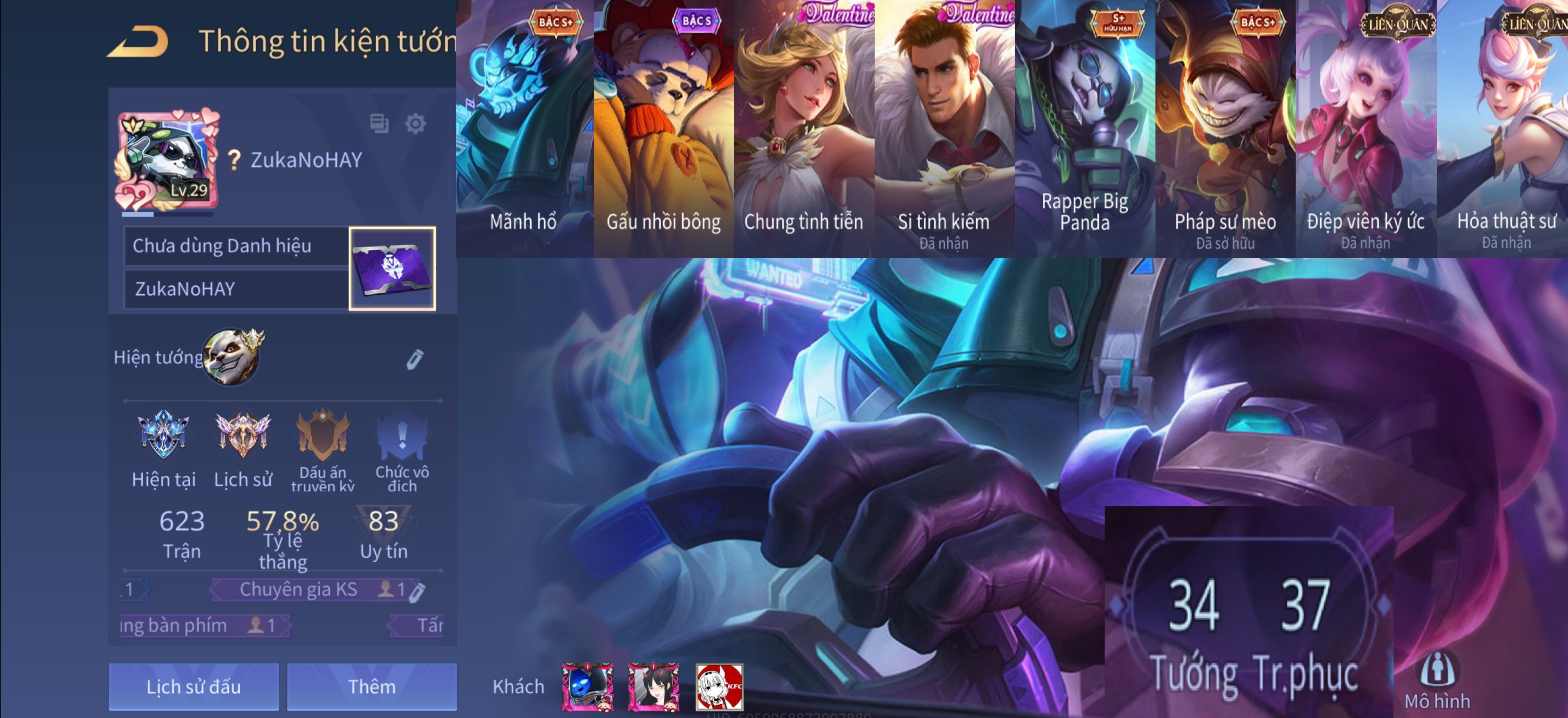This screenshot has height=718, width=1568.
Task: Click the KFC visitor avatar
Action: (719, 687)
